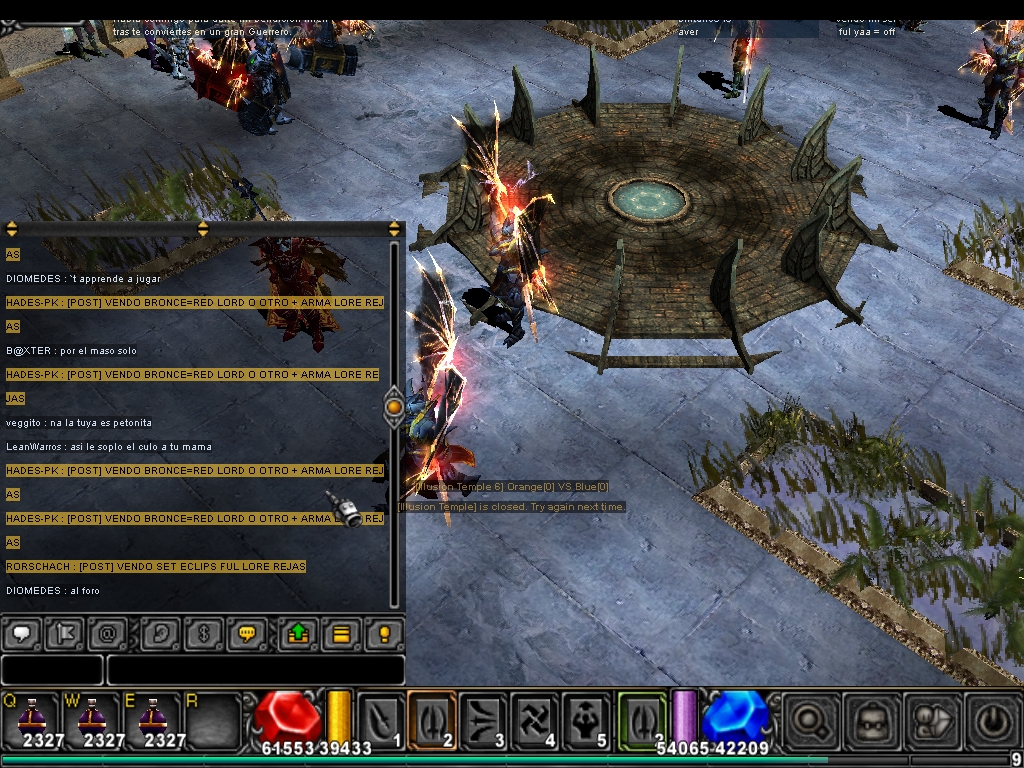Select the flag chat mode button
1024x768 pixels.
tap(64, 633)
